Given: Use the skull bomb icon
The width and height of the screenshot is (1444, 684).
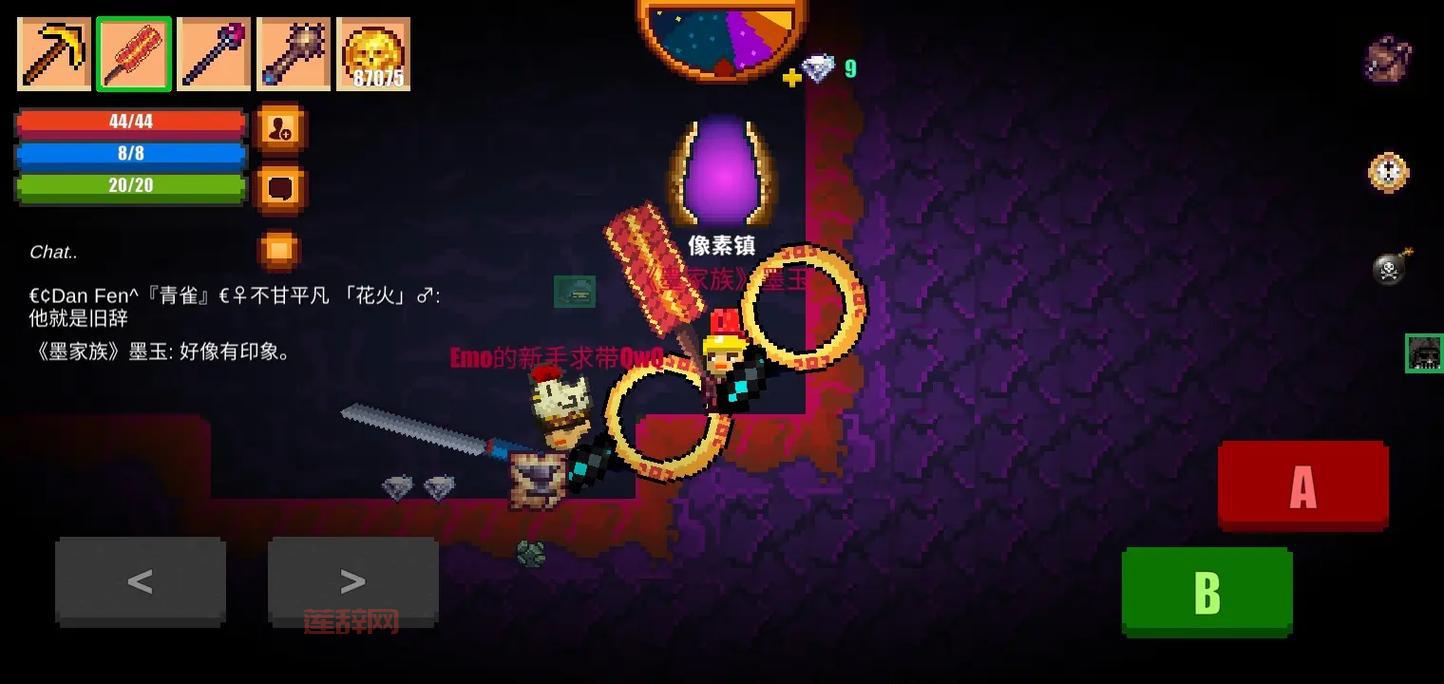Looking at the screenshot, I should (x=1390, y=267).
